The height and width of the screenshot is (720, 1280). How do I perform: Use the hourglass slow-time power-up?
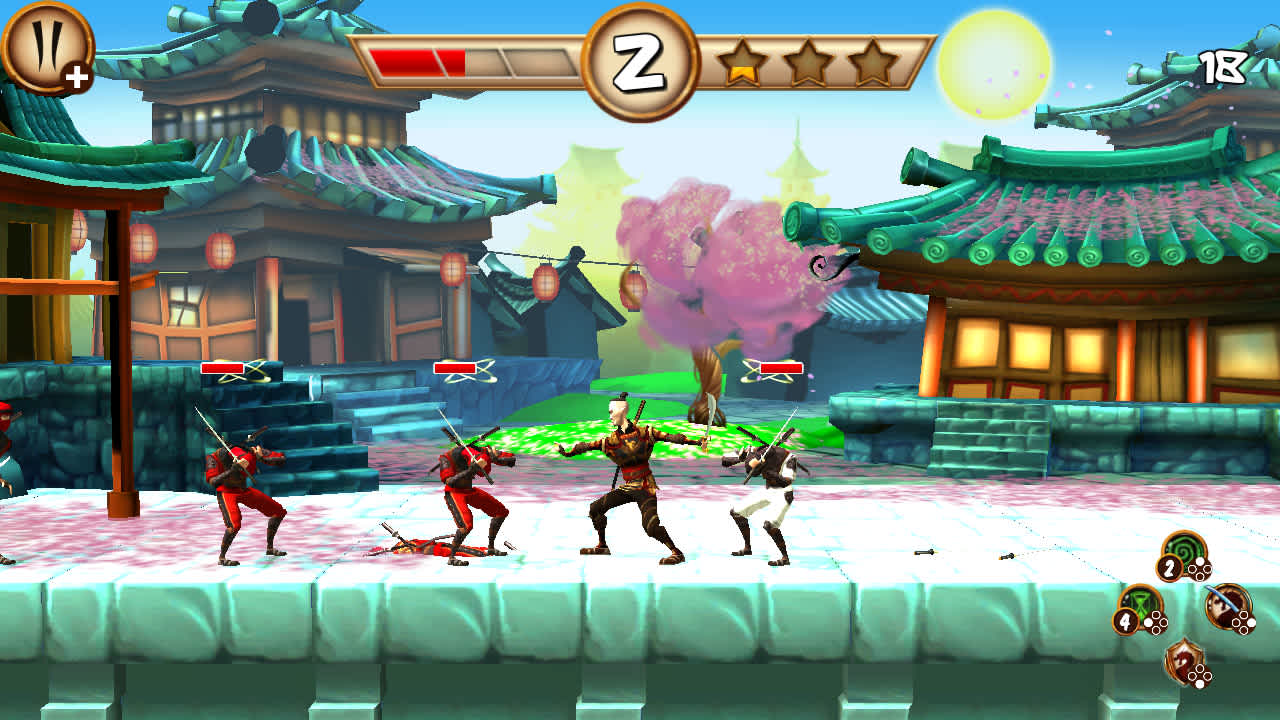tap(1144, 602)
